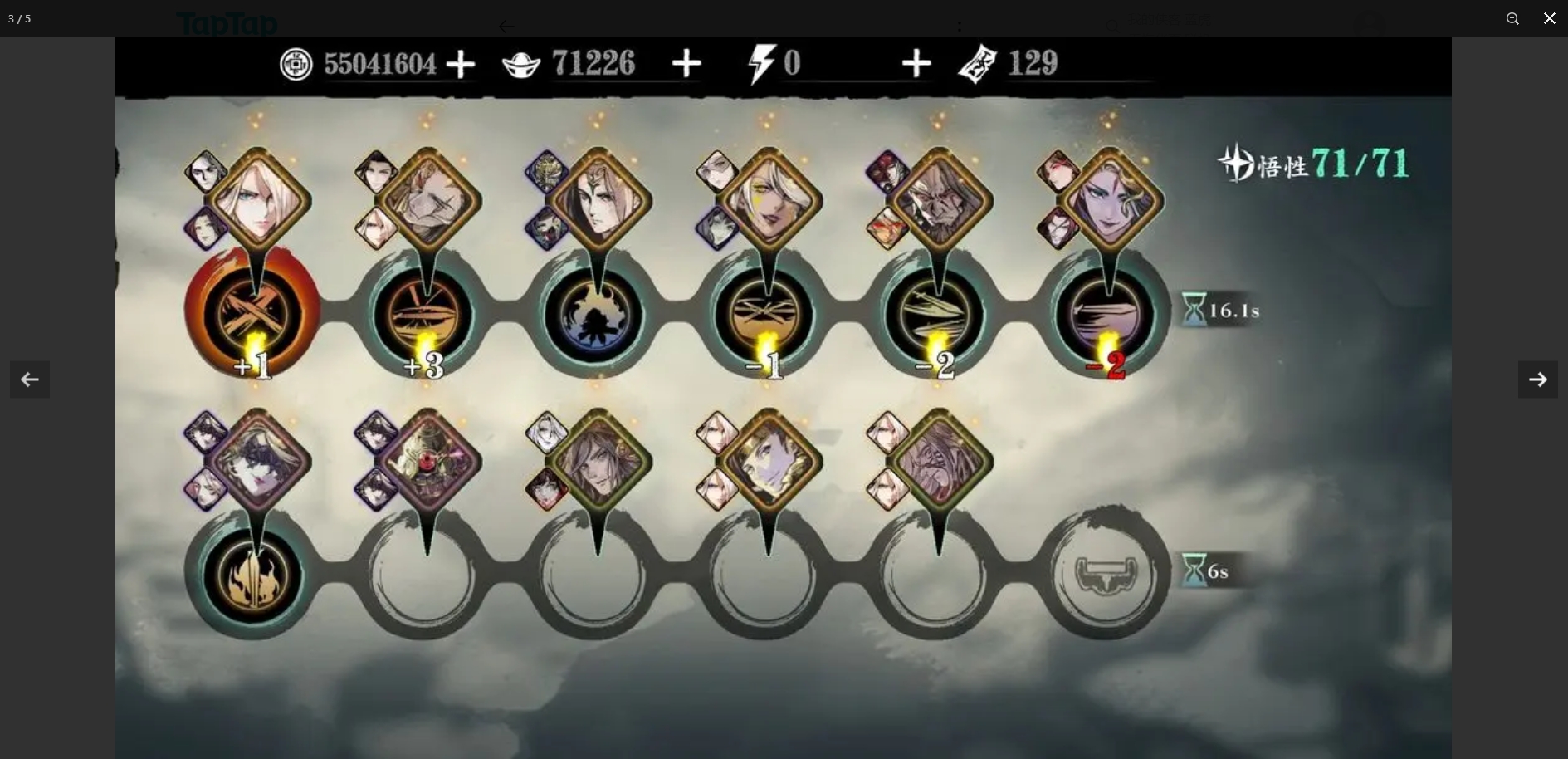The image size is (1568, 759).
Task: Select the skill node marked white -1
Action: tap(765, 316)
